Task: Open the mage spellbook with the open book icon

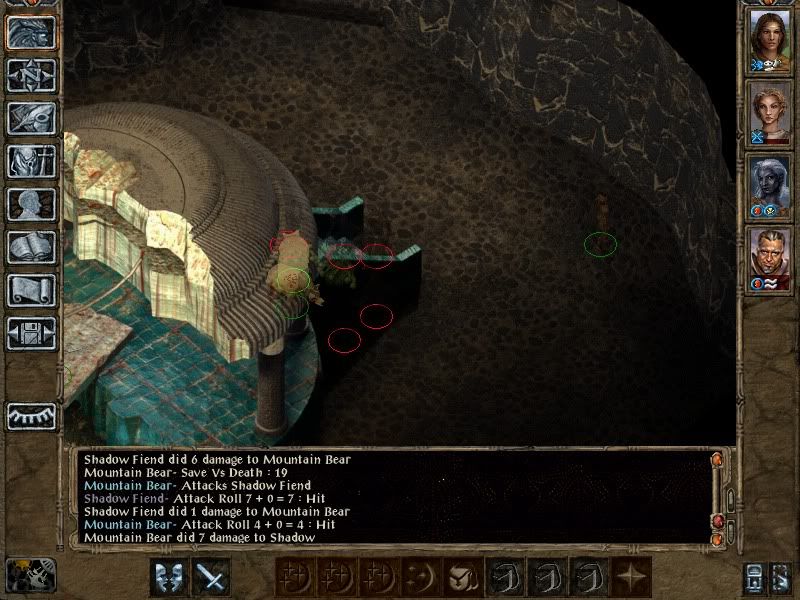Action: (x=31, y=247)
